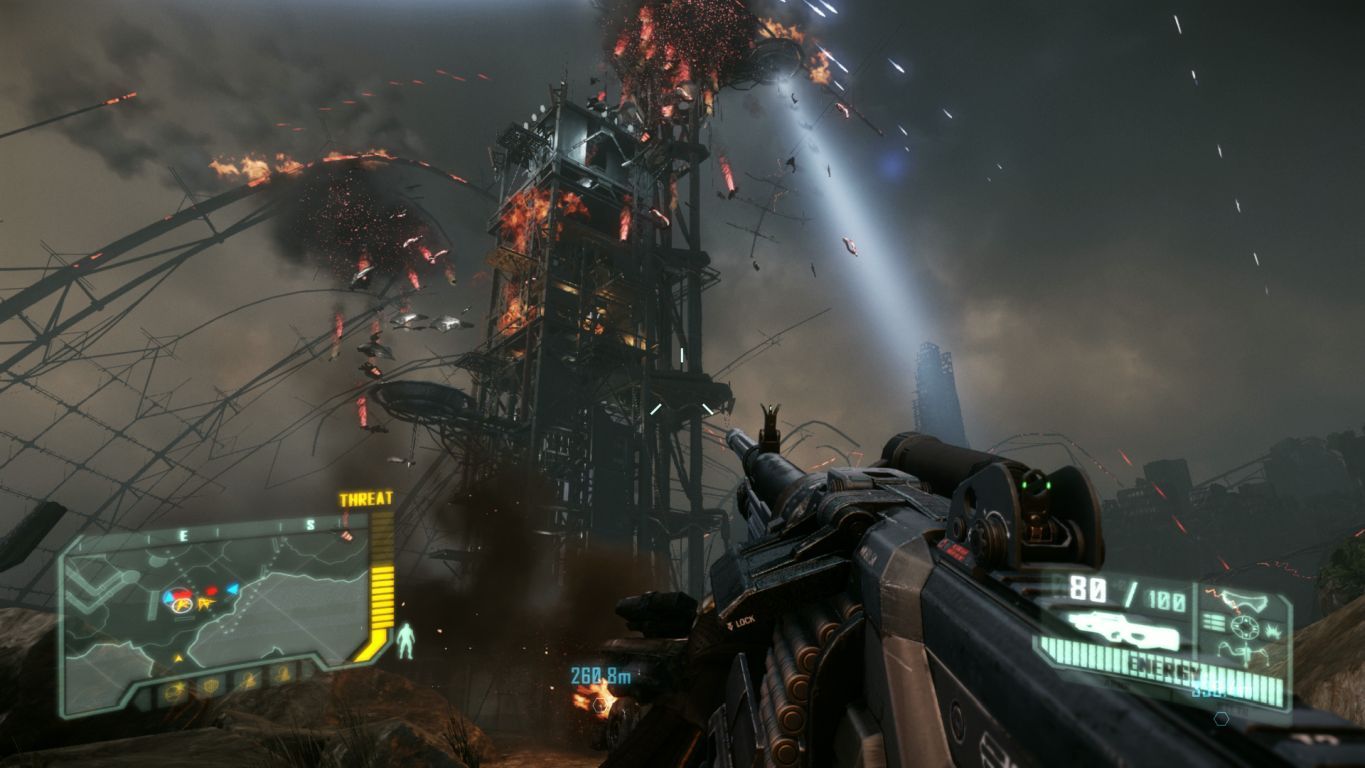The height and width of the screenshot is (768, 1365).
Task: Click the starburst explosion icon on the right HUD panel
Action: coord(1274,630)
